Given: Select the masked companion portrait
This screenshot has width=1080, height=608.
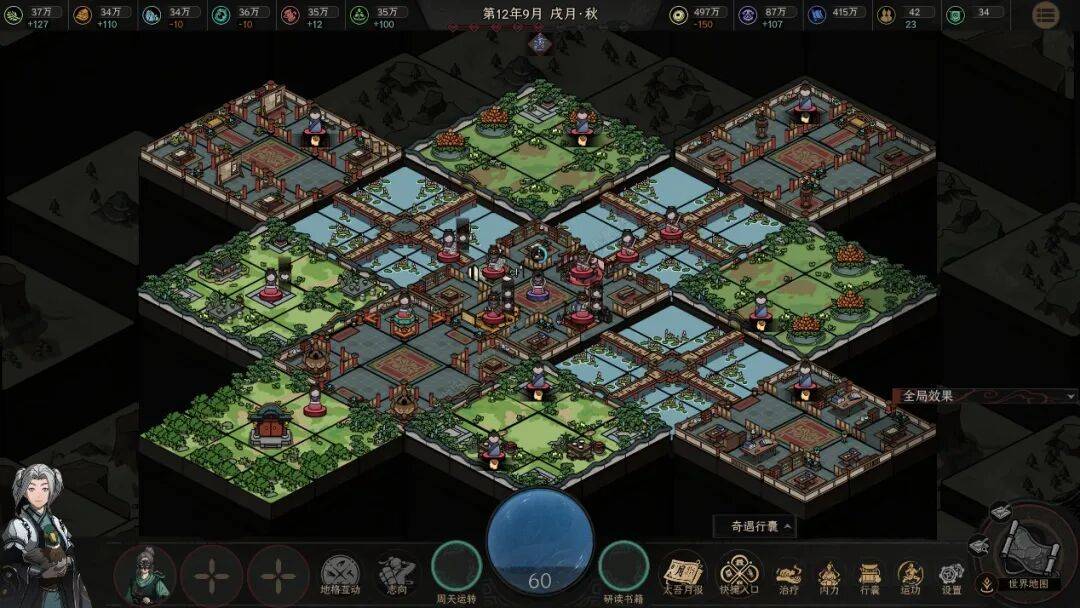Looking at the screenshot, I should coord(145,575).
